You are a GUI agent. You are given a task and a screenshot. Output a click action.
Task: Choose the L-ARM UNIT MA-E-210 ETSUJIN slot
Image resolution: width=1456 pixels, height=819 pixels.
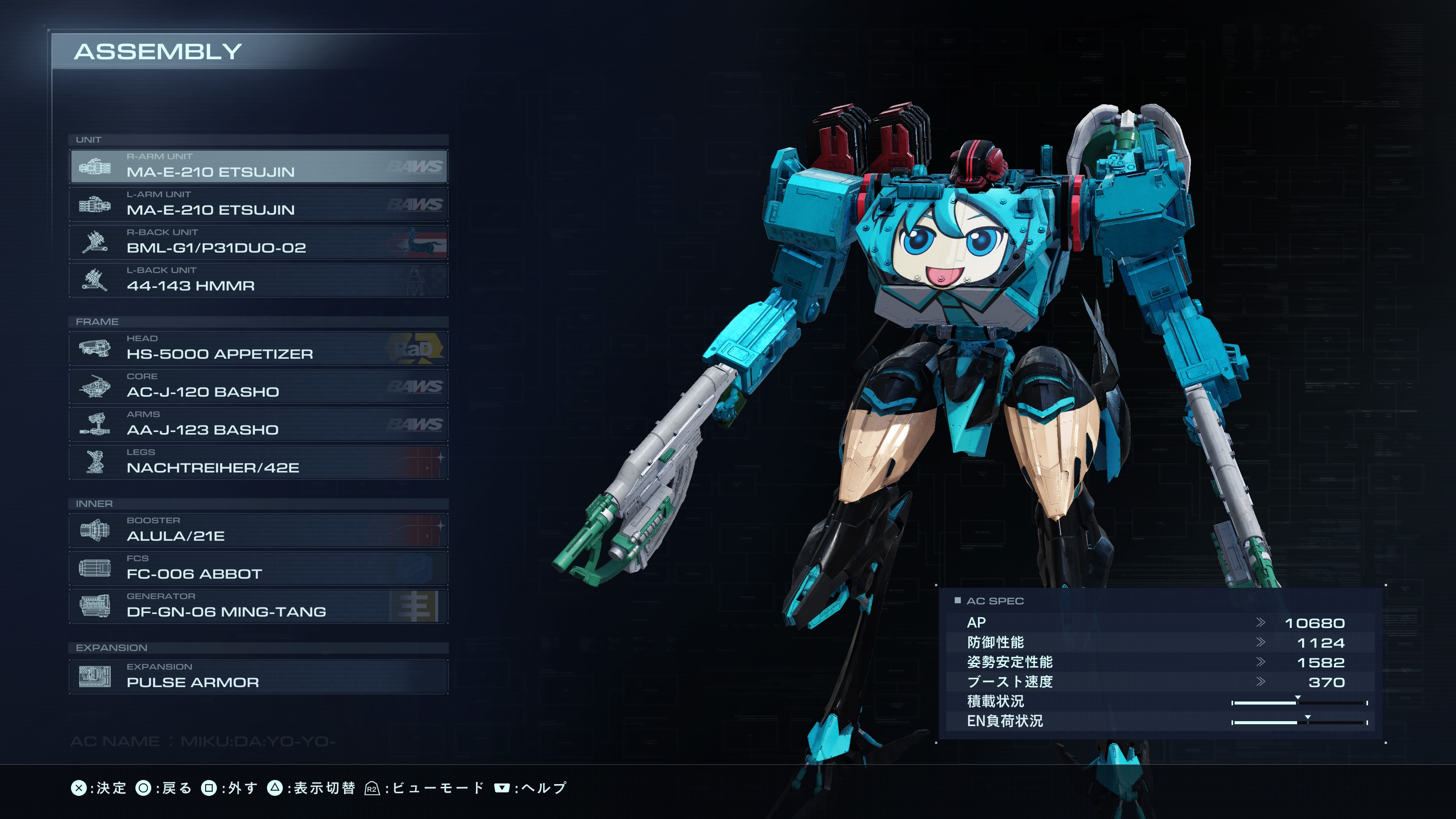click(x=259, y=204)
